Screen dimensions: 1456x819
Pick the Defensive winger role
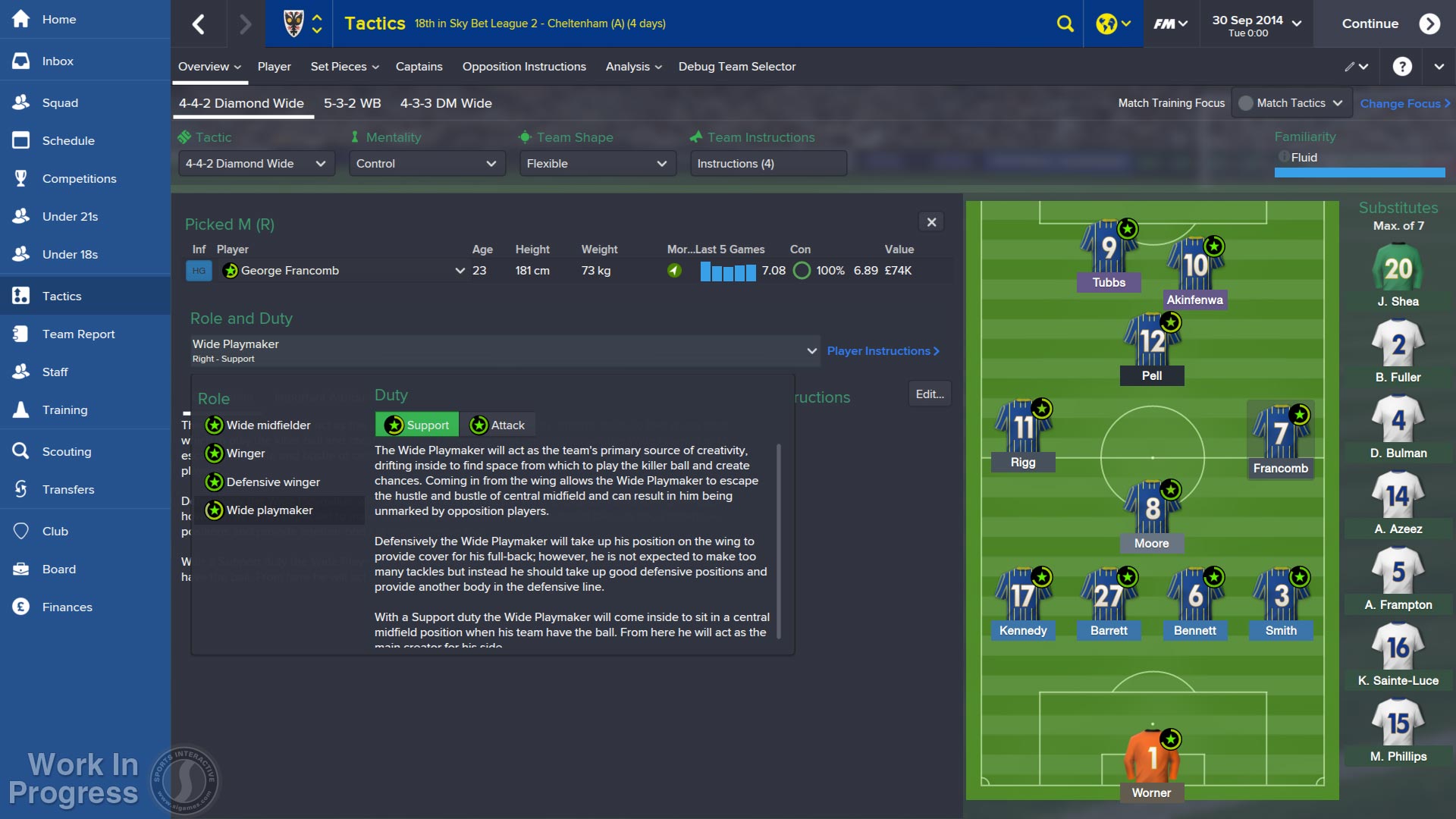tap(273, 482)
